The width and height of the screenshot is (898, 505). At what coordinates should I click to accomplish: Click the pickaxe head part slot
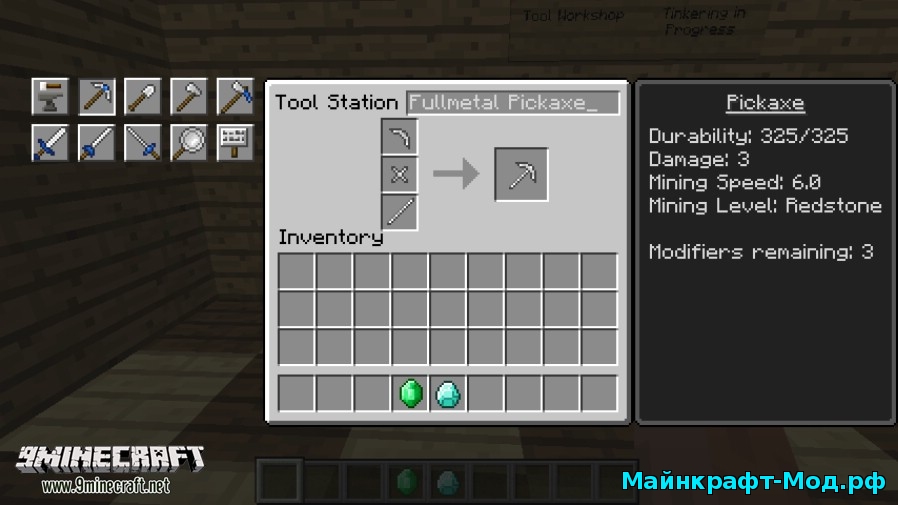399,138
